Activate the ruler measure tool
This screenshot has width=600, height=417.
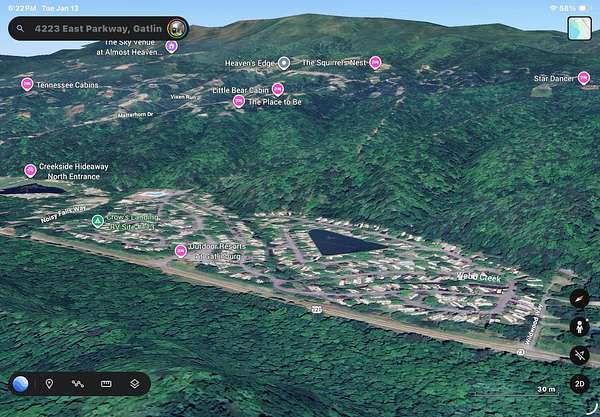tap(106, 384)
